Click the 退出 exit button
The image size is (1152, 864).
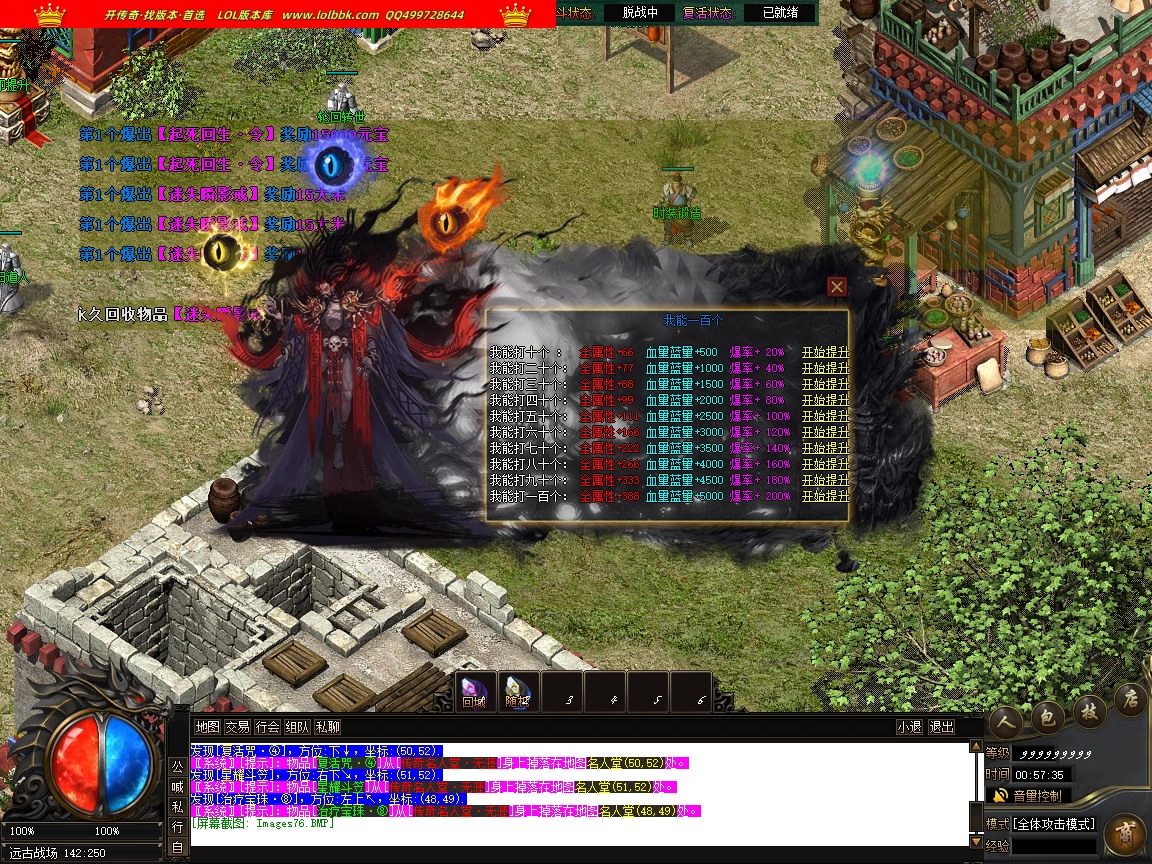coord(941,727)
